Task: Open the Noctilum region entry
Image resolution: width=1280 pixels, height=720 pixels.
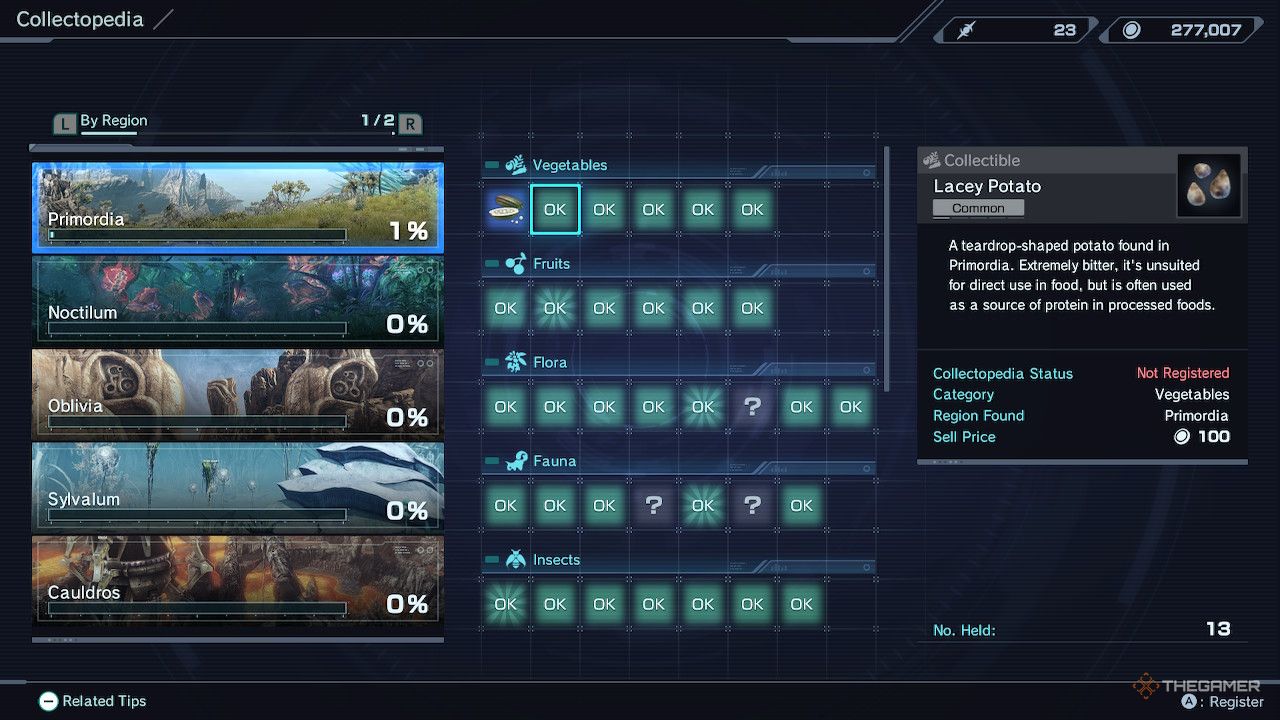Action: pyautogui.click(x=238, y=300)
